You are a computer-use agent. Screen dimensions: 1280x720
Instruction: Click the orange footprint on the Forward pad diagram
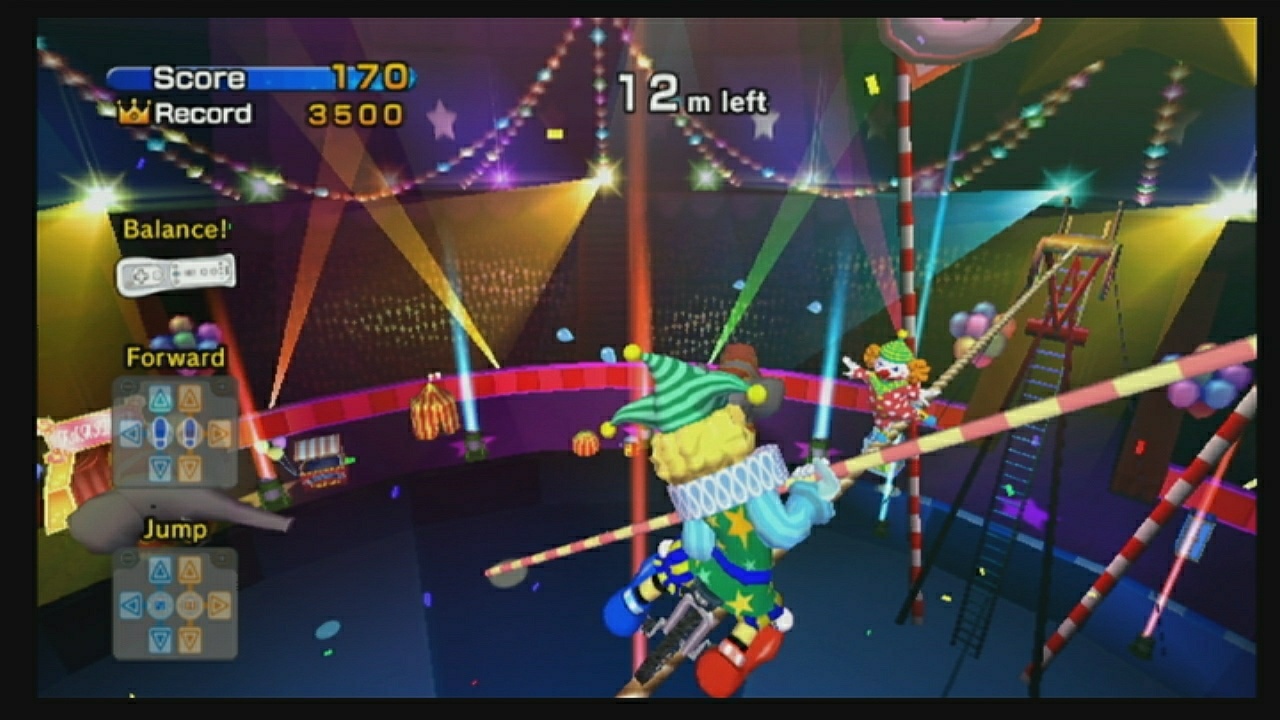(190, 433)
